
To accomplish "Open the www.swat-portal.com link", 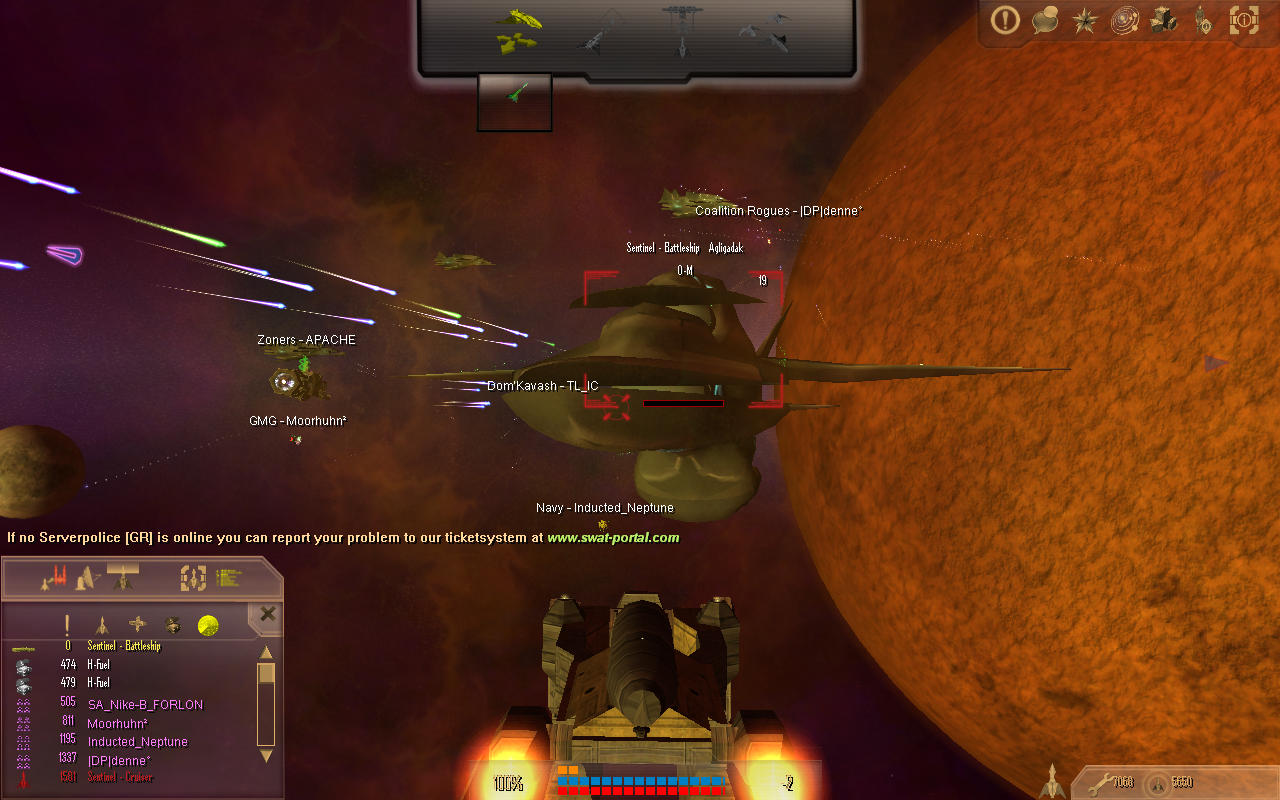I will [x=613, y=537].
